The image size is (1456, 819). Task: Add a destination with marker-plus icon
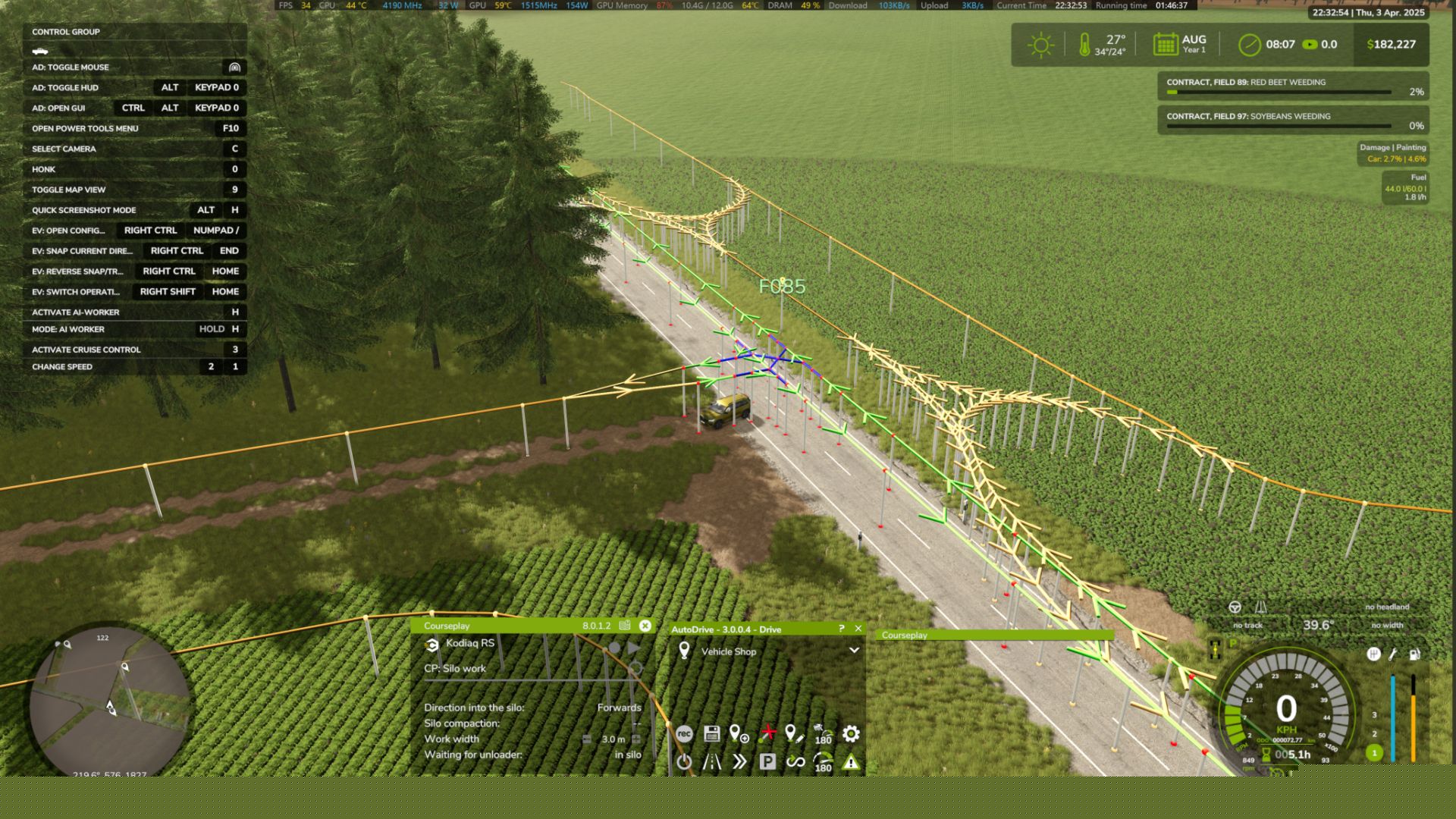(x=739, y=733)
